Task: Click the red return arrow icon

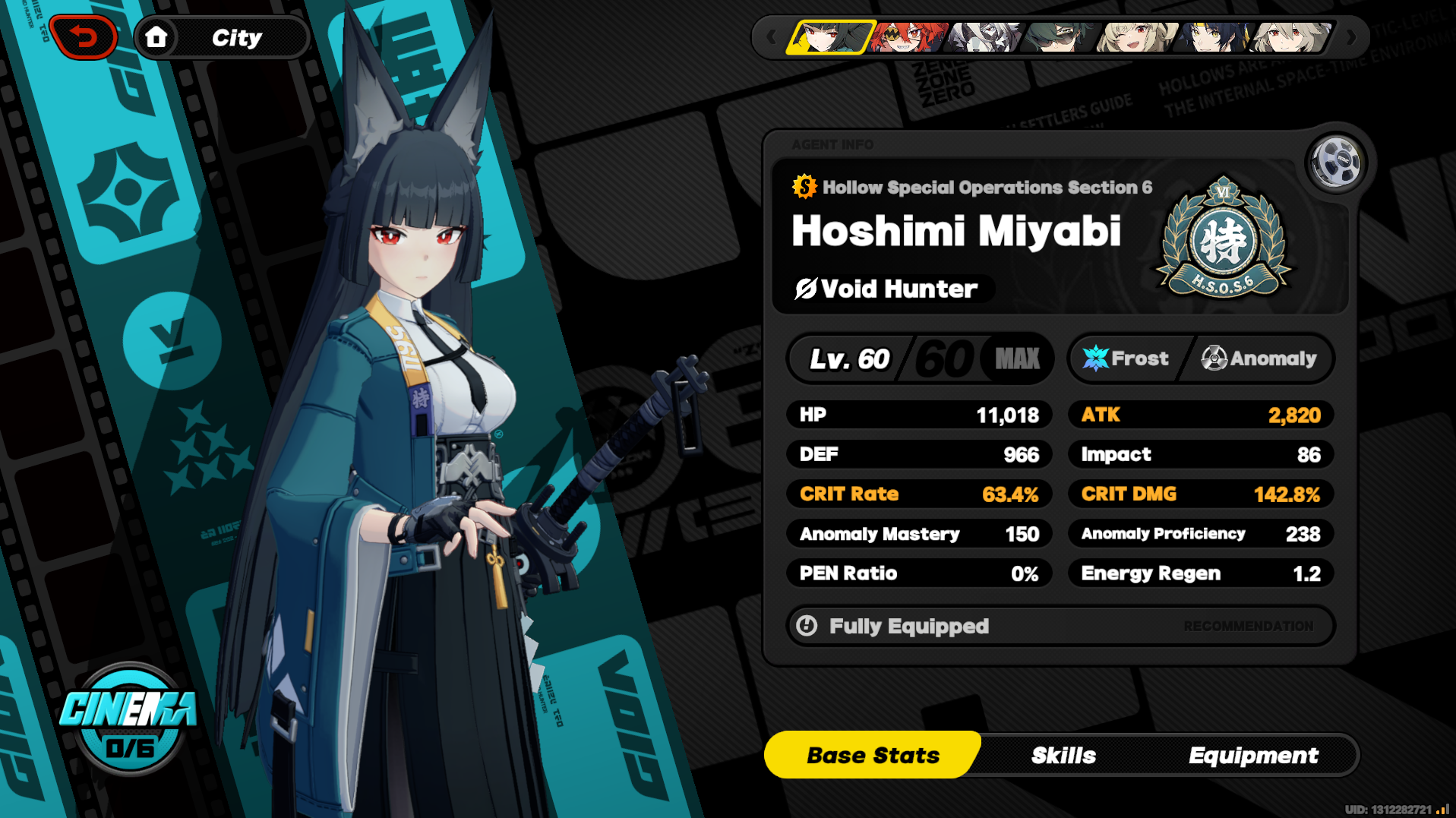Action: click(x=84, y=36)
